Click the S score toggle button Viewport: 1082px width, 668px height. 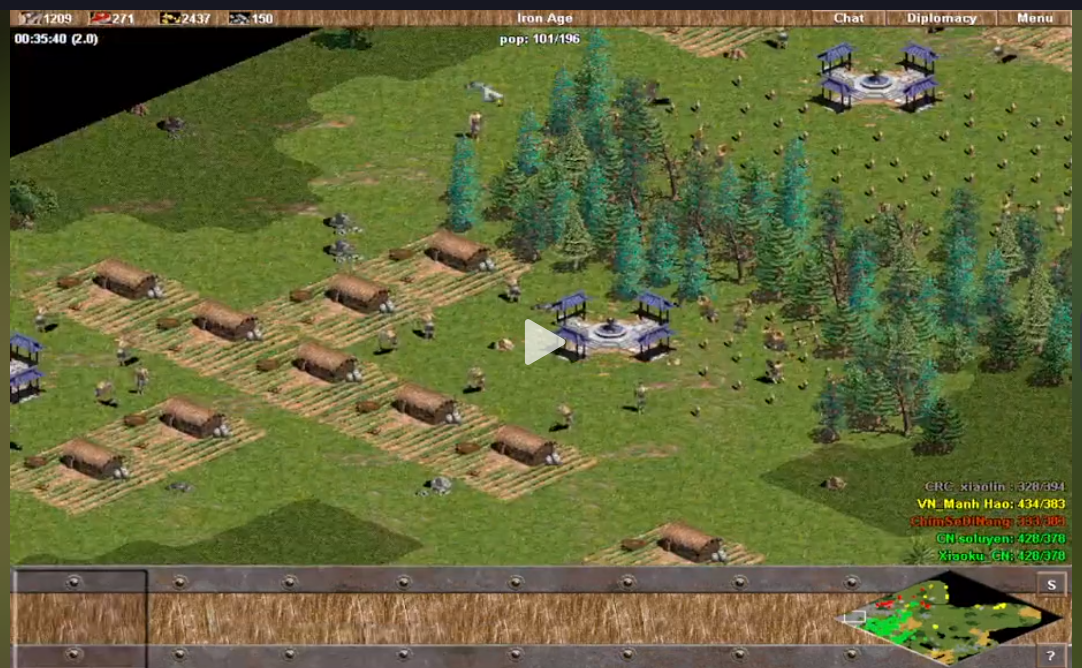click(x=1051, y=585)
